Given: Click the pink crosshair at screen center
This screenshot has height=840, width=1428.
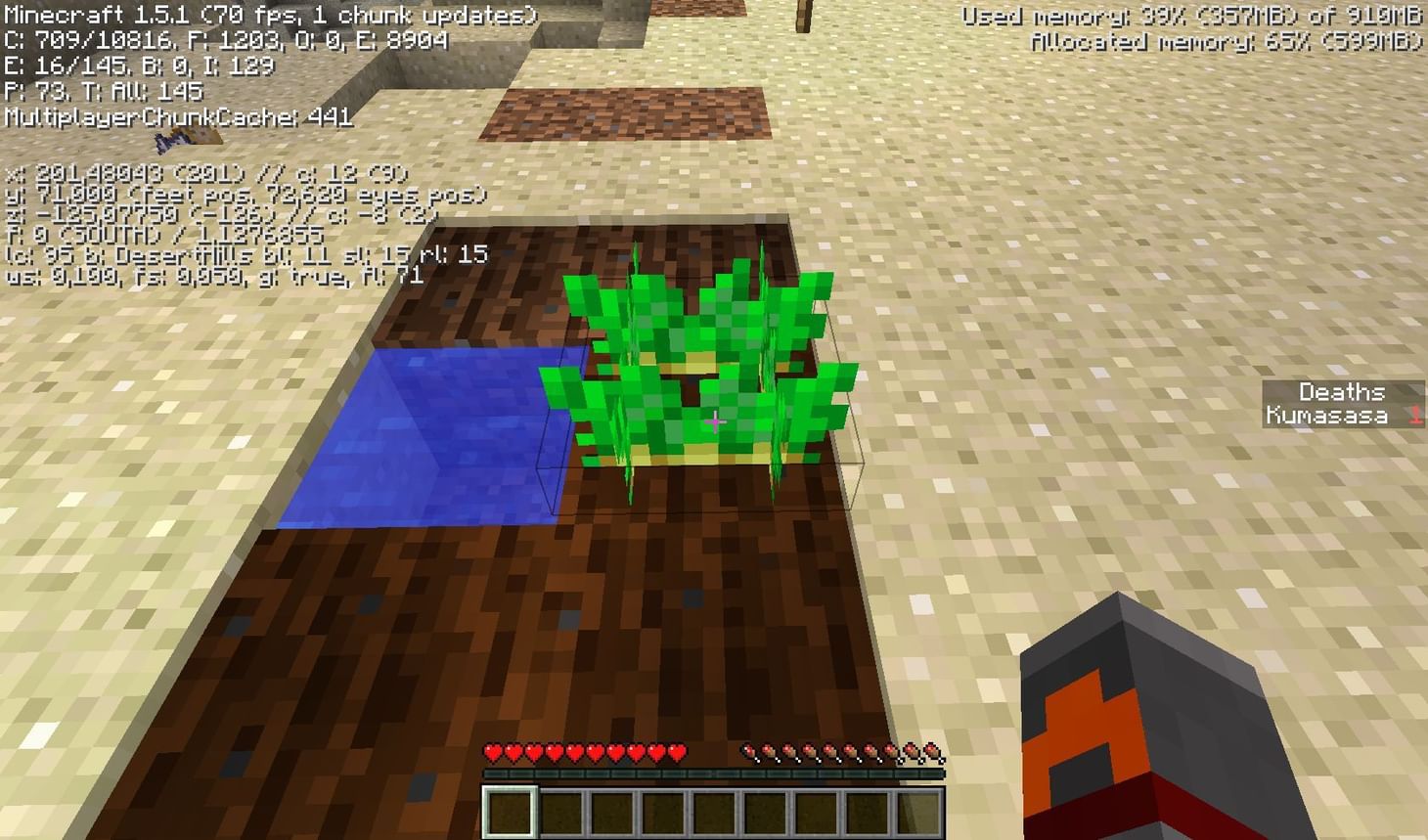Looking at the screenshot, I should click(x=715, y=420).
